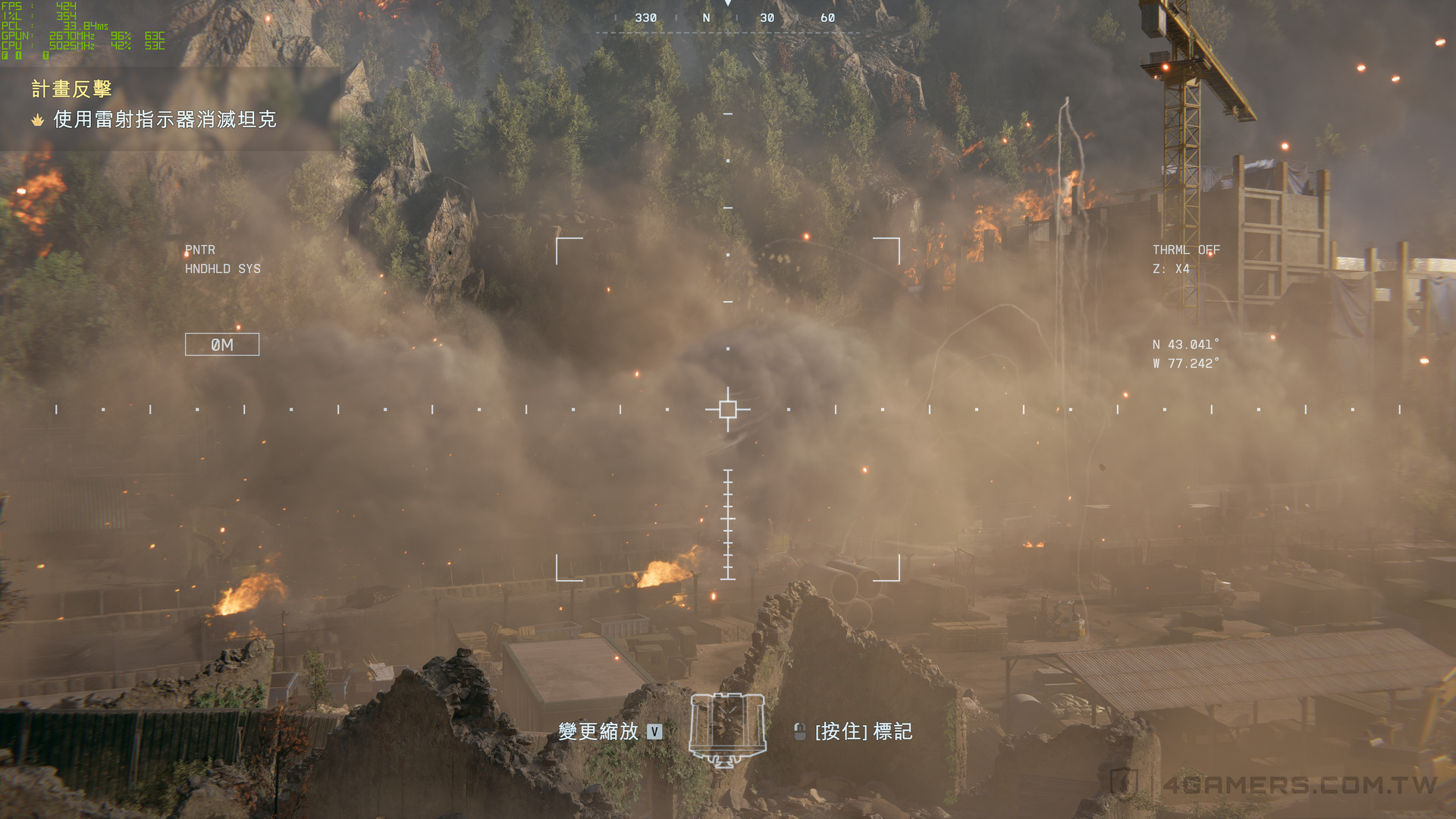The width and height of the screenshot is (1456, 819).
Task: Collapse the 計畫反擊 objective panel
Action: point(70,89)
